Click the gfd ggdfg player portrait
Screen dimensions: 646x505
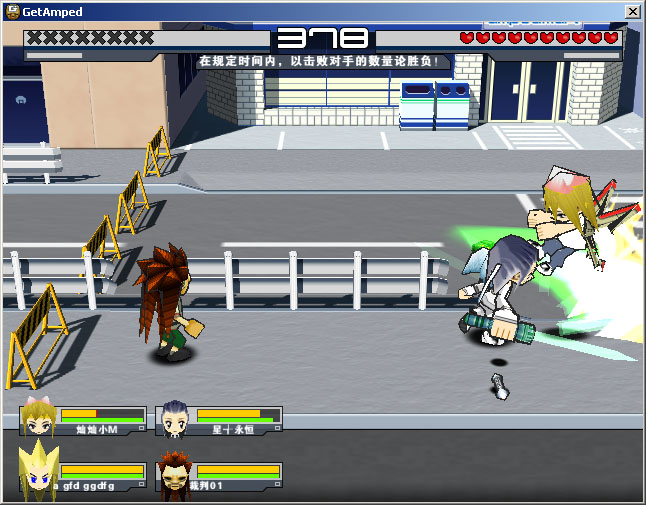click(x=37, y=472)
